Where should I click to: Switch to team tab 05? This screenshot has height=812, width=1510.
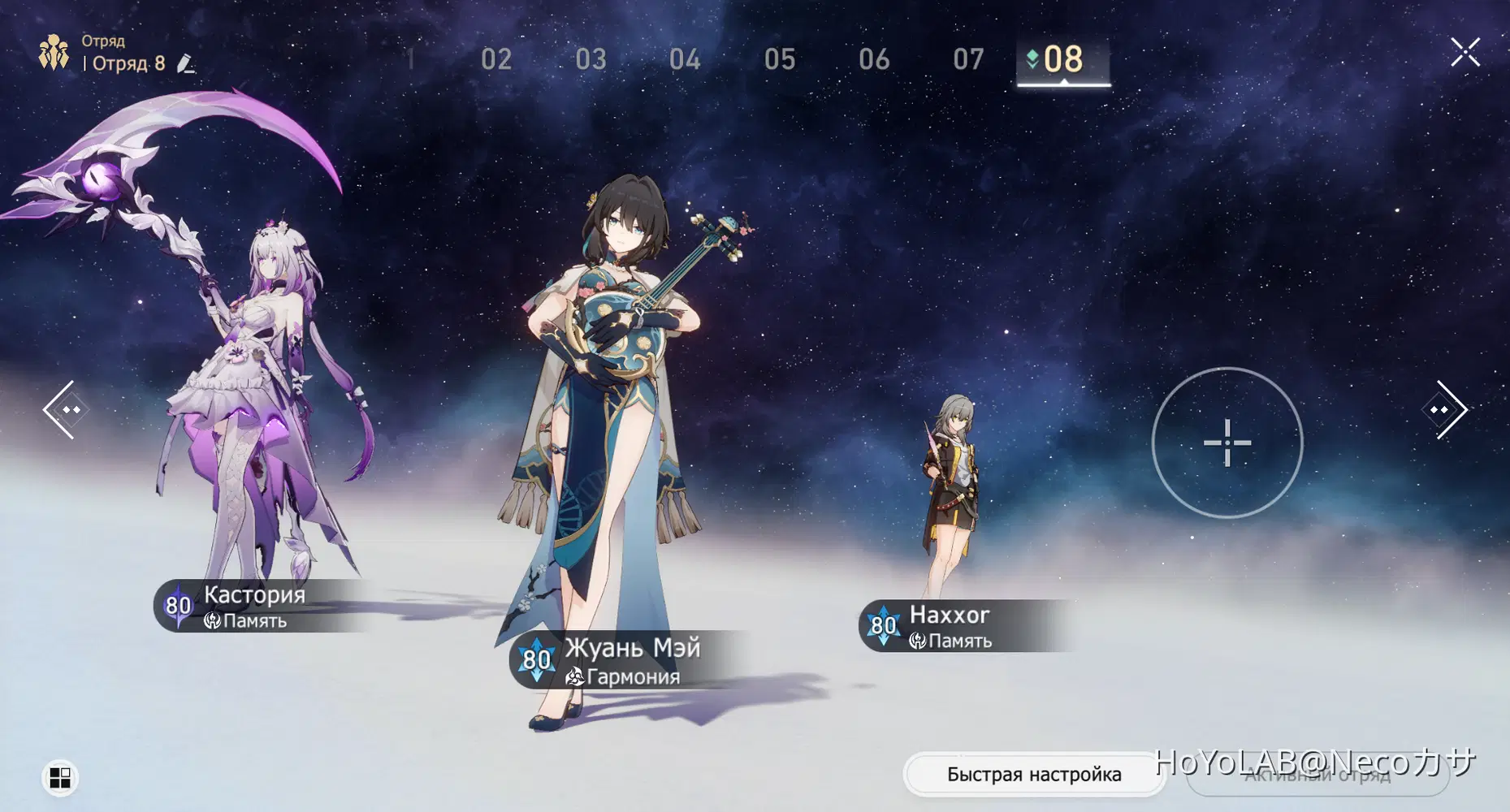[780, 59]
